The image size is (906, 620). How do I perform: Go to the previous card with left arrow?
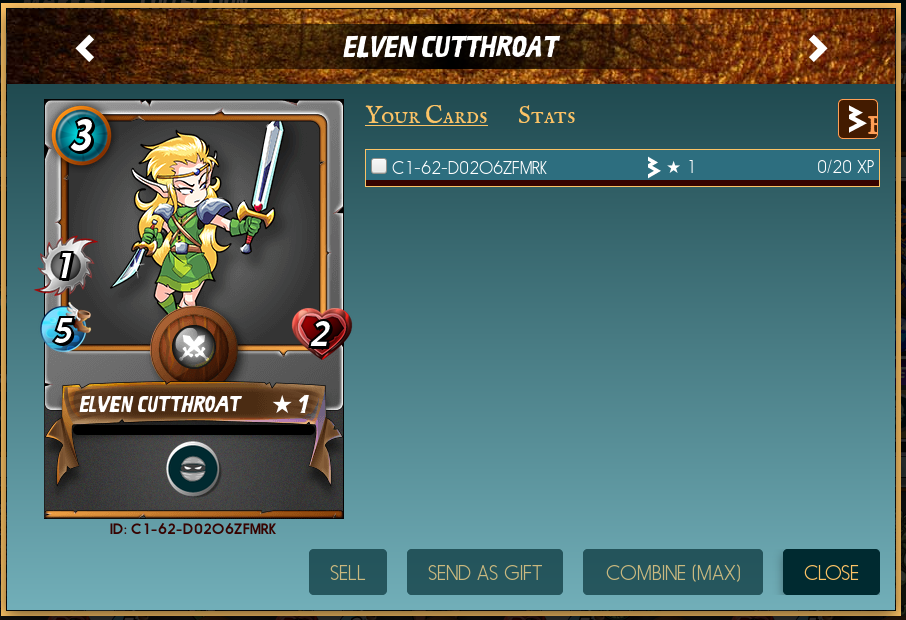pyautogui.click(x=86, y=48)
